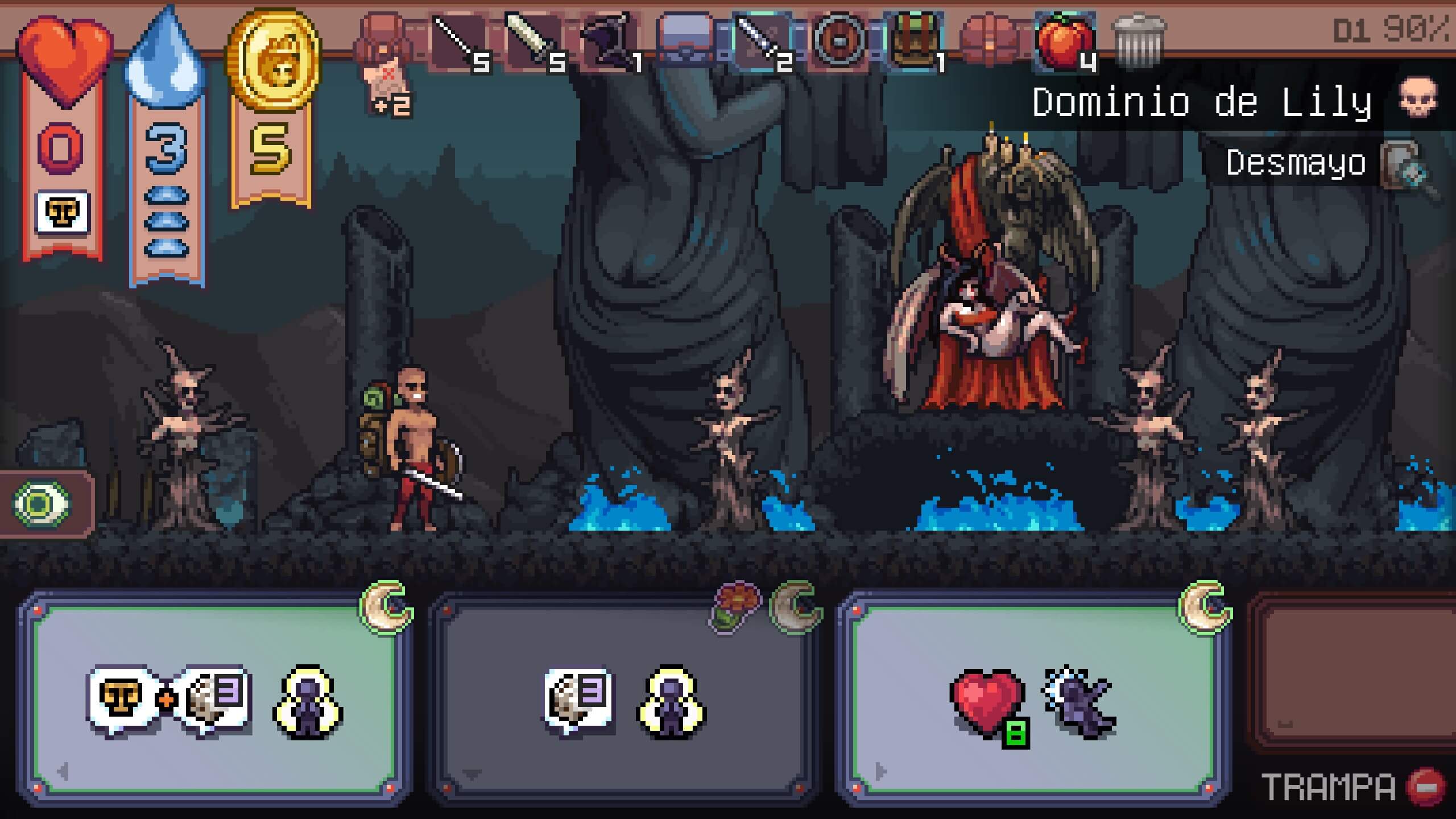Click the trash can discard icon
Viewport: 1456px width, 819px height.
tap(1139, 41)
